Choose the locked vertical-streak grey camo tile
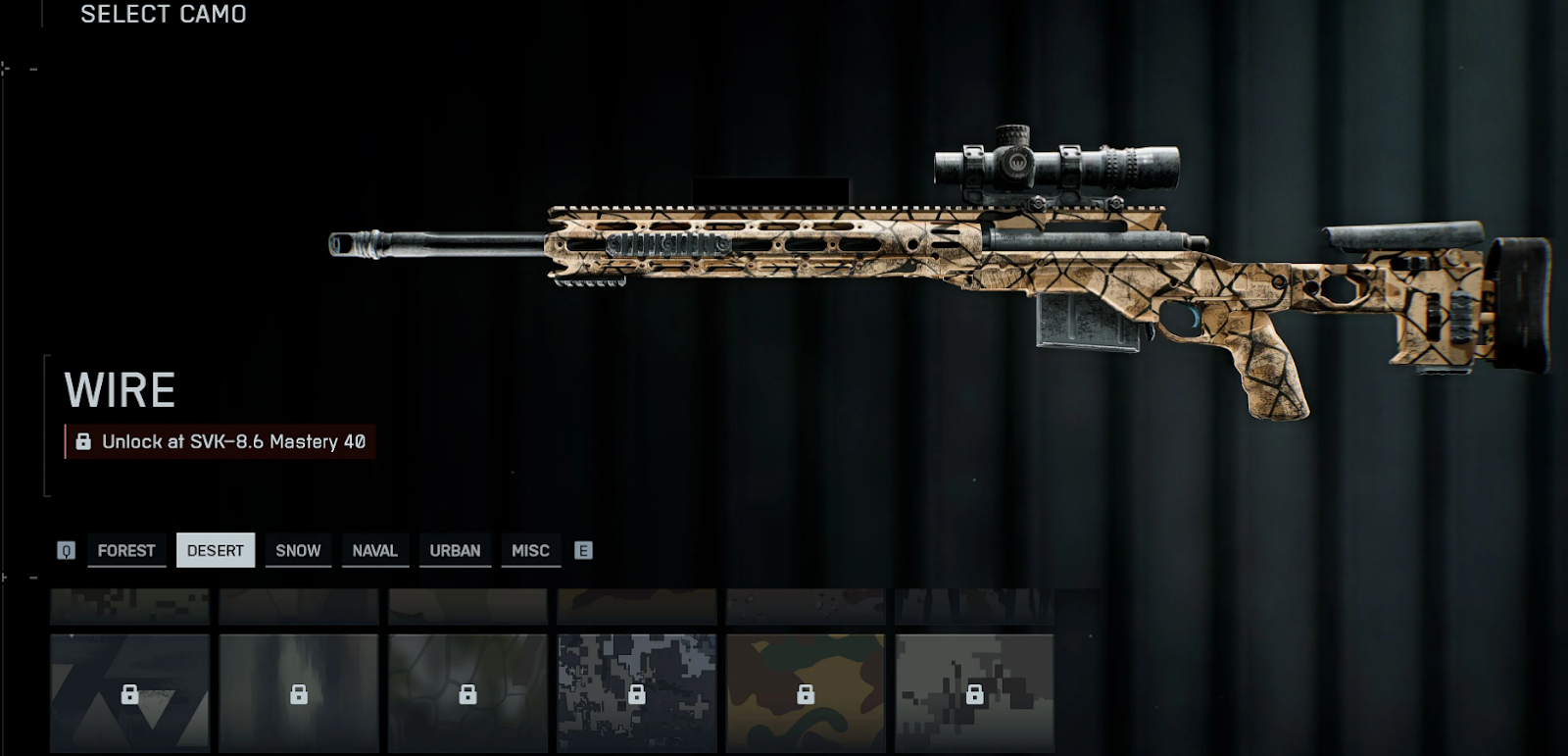 pos(299,693)
